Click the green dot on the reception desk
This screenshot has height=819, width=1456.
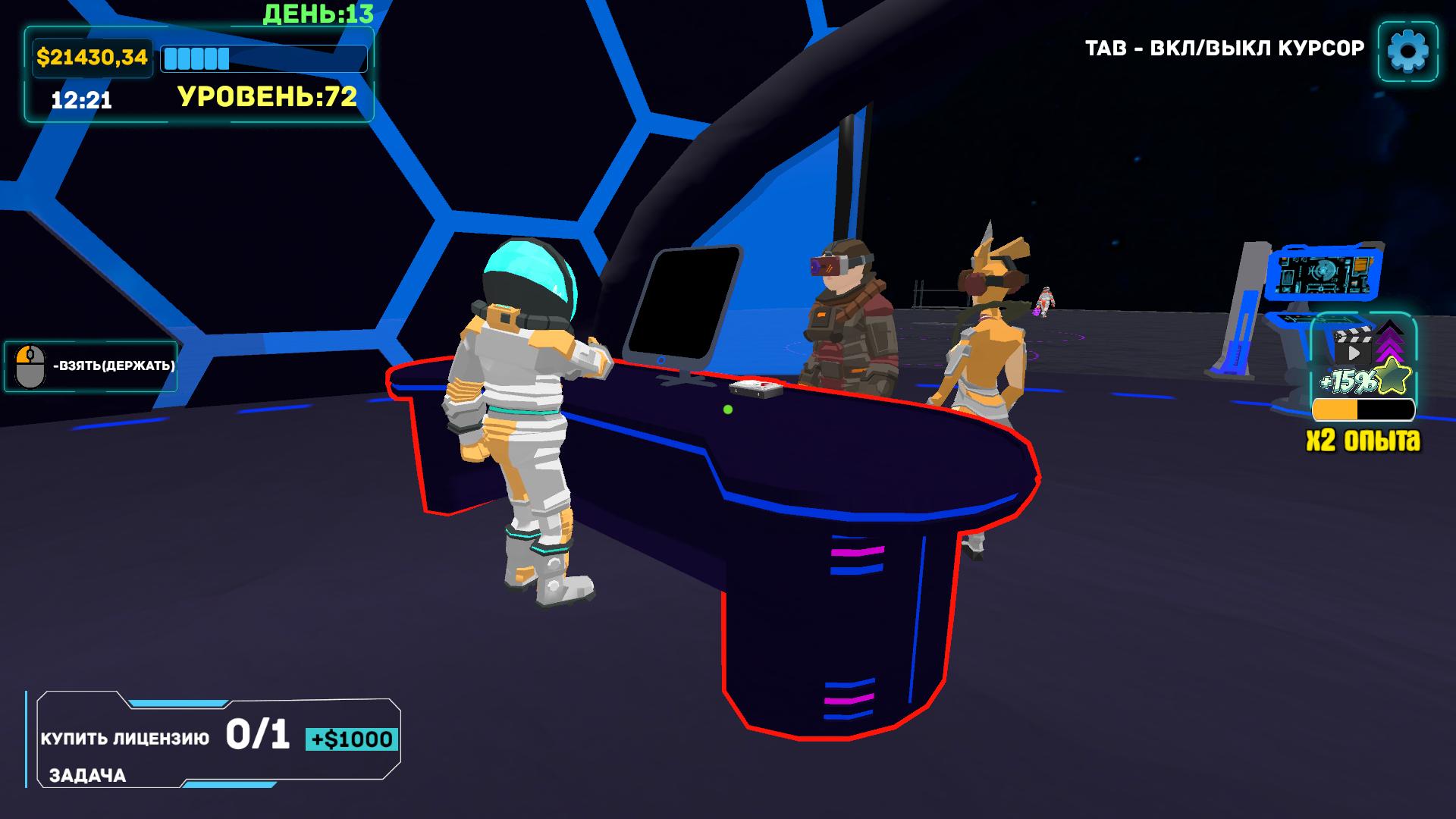[727, 408]
